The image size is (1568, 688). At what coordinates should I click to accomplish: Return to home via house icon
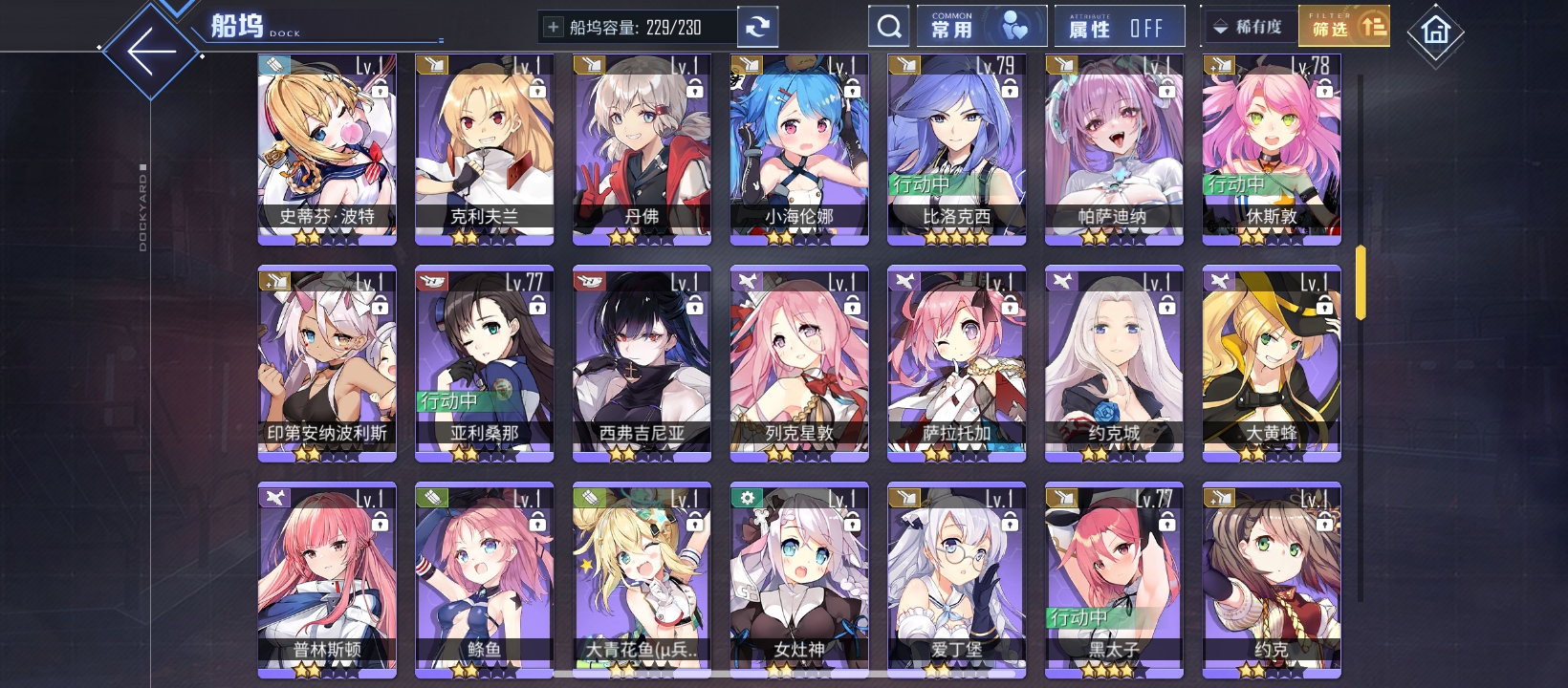point(1435,32)
